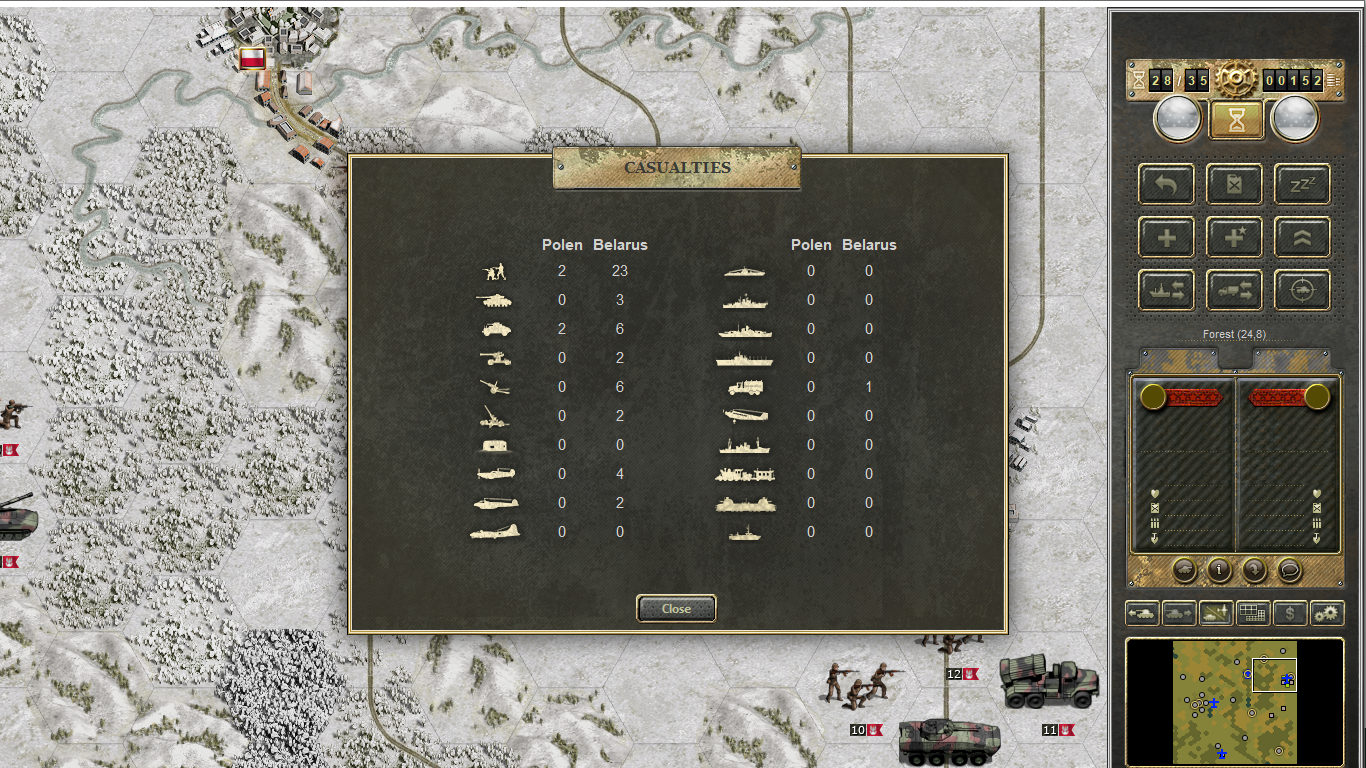Click the tank in crosshair button
This screenshot has width=1366, height=768.
click(1302, 290)
